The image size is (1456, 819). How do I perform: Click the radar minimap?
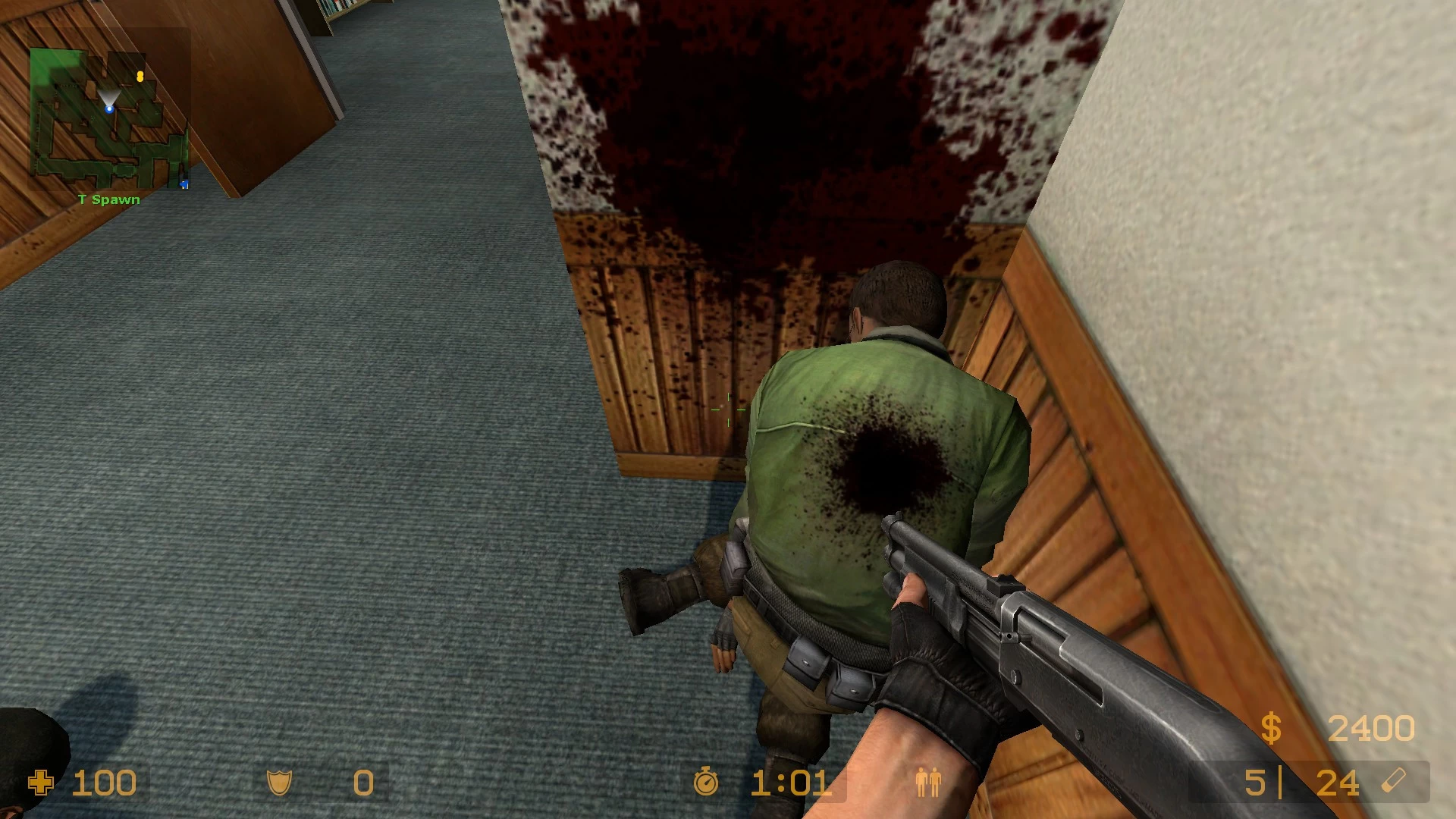point(110,118)
